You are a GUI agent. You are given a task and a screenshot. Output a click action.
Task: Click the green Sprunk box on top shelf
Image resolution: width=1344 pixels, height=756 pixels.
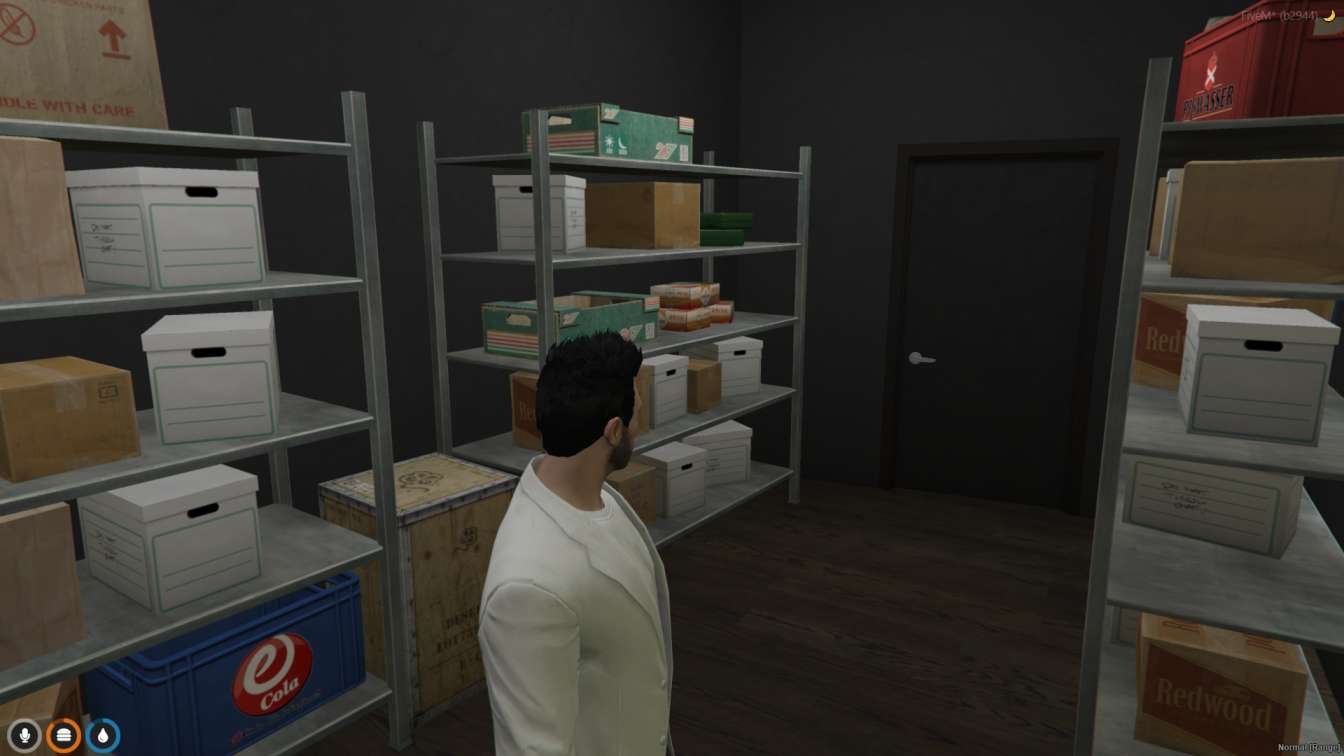[x=620, y=130]
